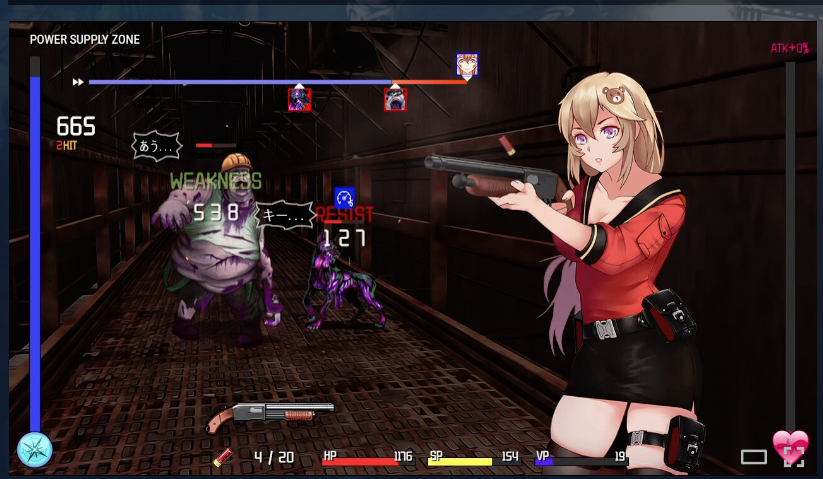The width and height of the screenshot is (823, 479).
Task: Select the purple hound portrait on the turn bar
Action: pos(299,99)
